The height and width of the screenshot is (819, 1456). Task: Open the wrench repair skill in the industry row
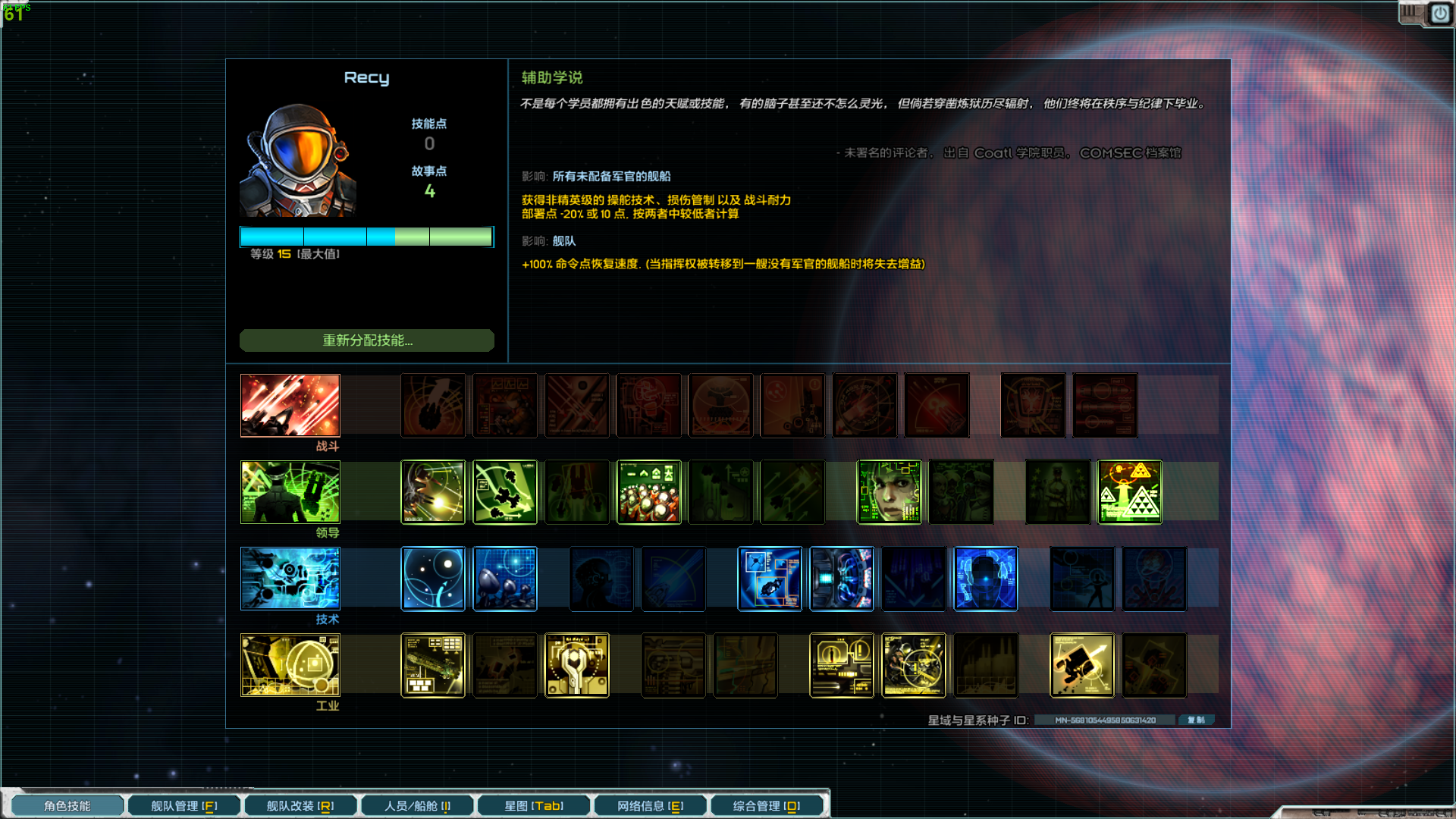pyautogui.click(x=576, y=665)
